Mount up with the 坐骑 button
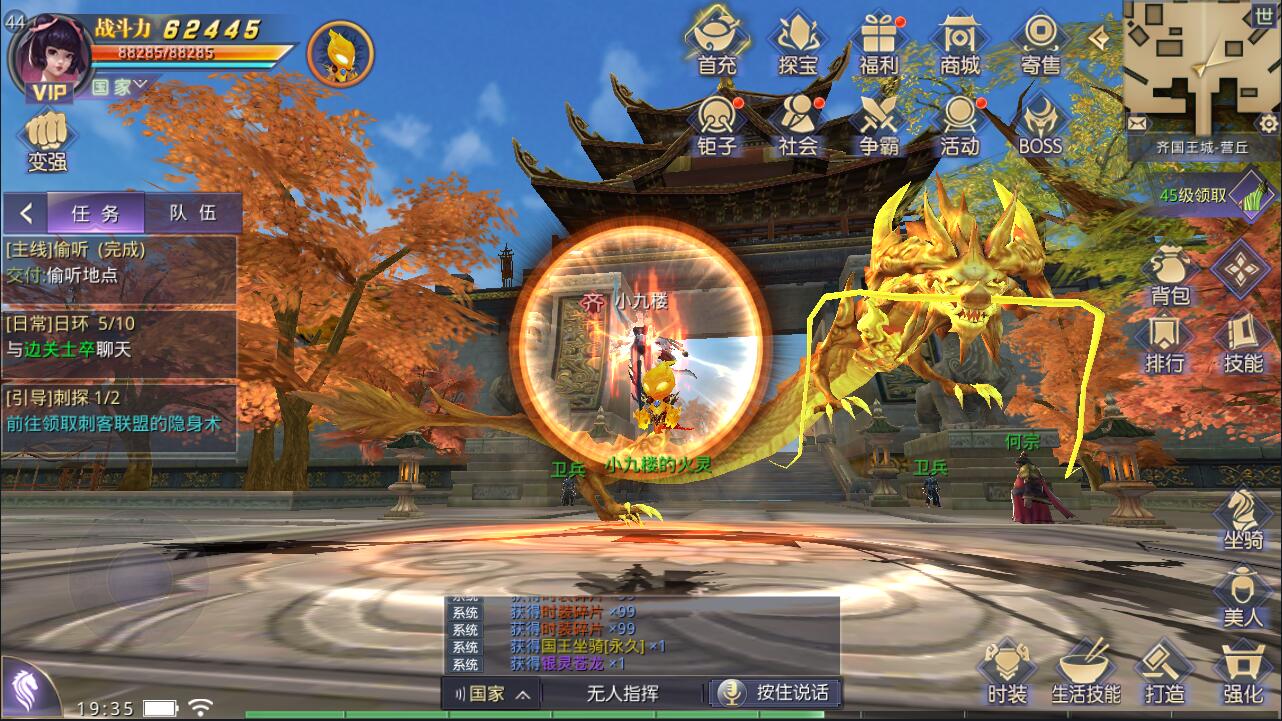 1242,518
